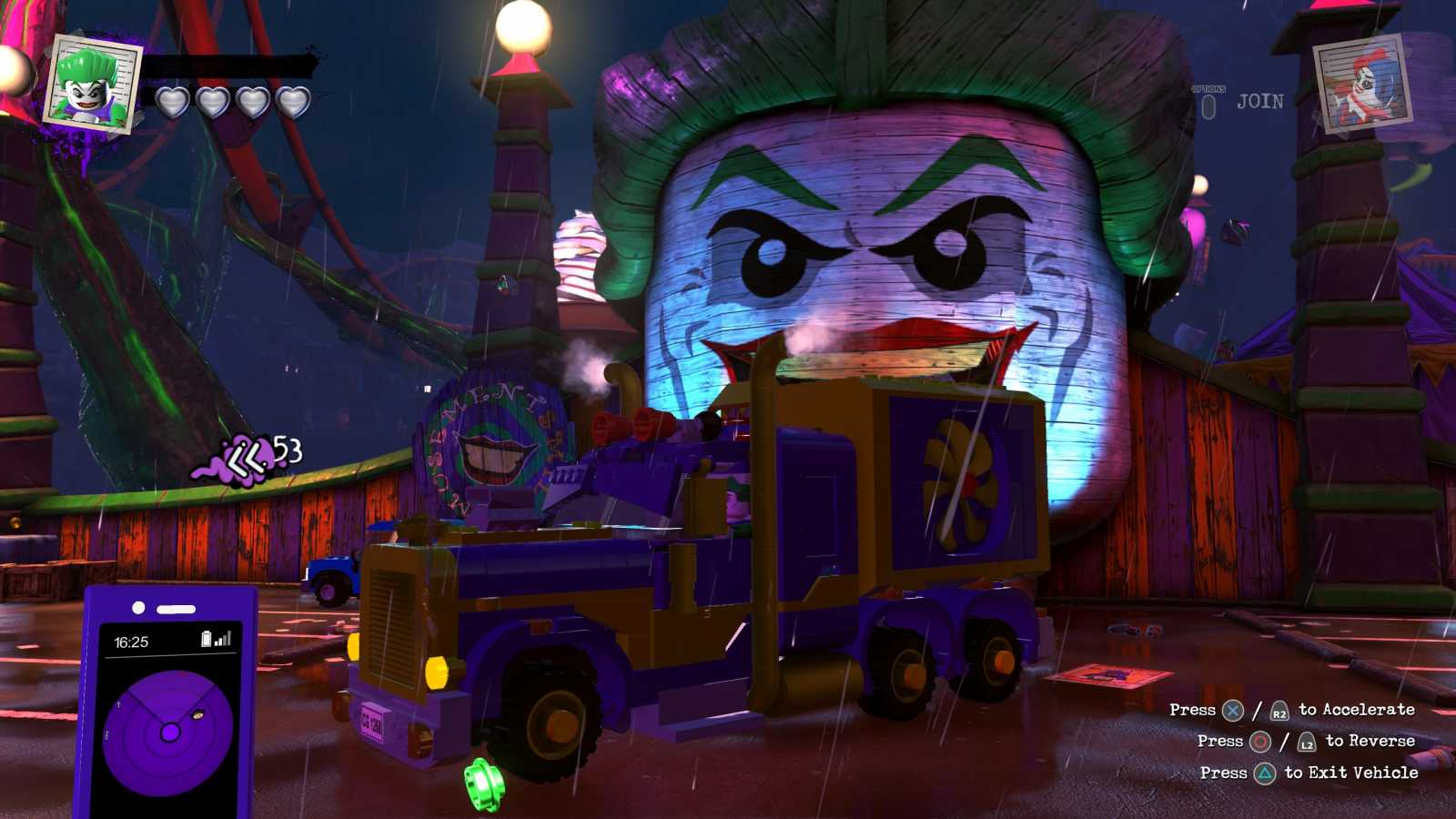
Task: Open the radar minimap on the phone
Action: click(x=170, y=733)
